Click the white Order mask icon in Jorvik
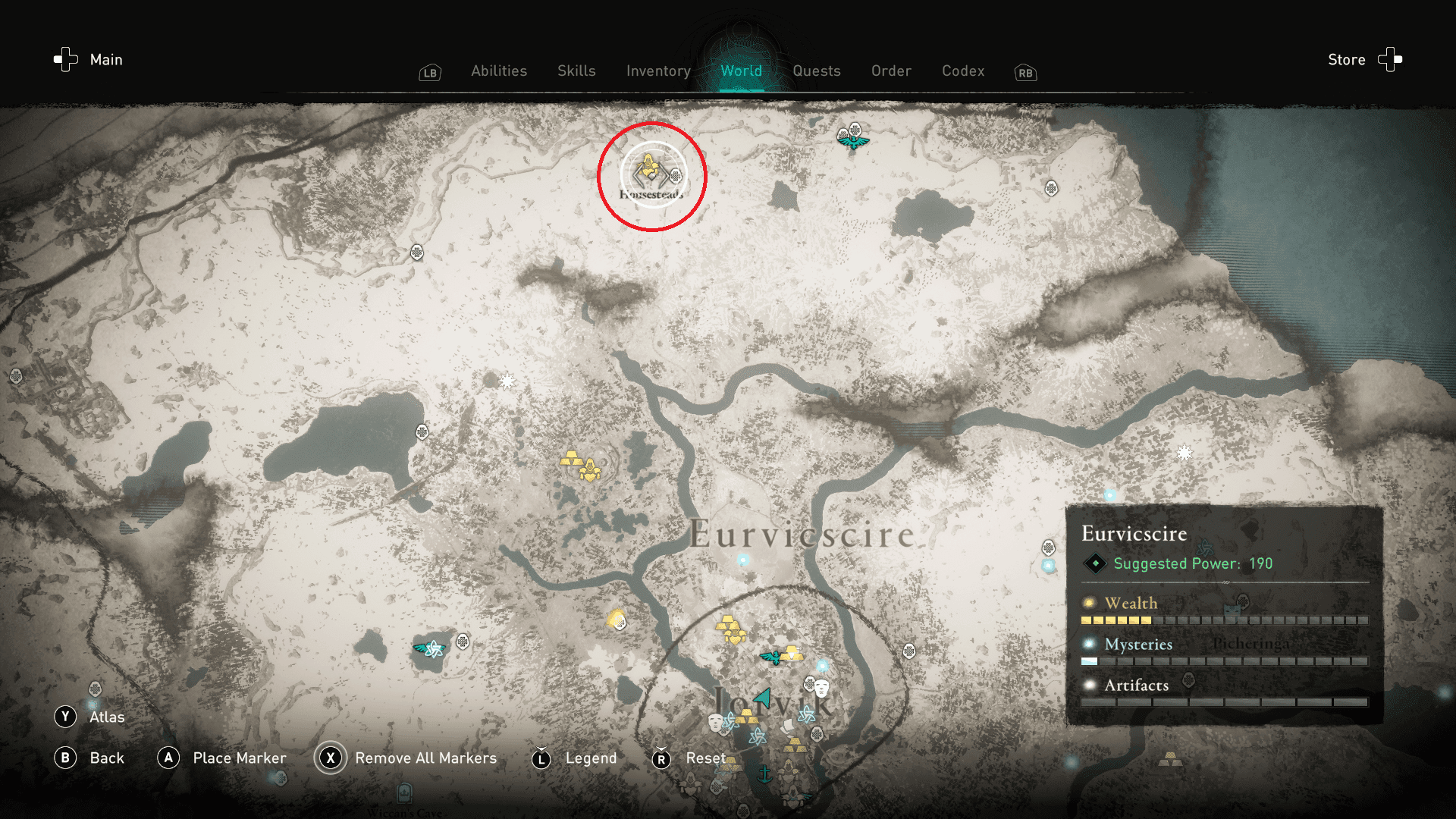 (x=822, y=689)
